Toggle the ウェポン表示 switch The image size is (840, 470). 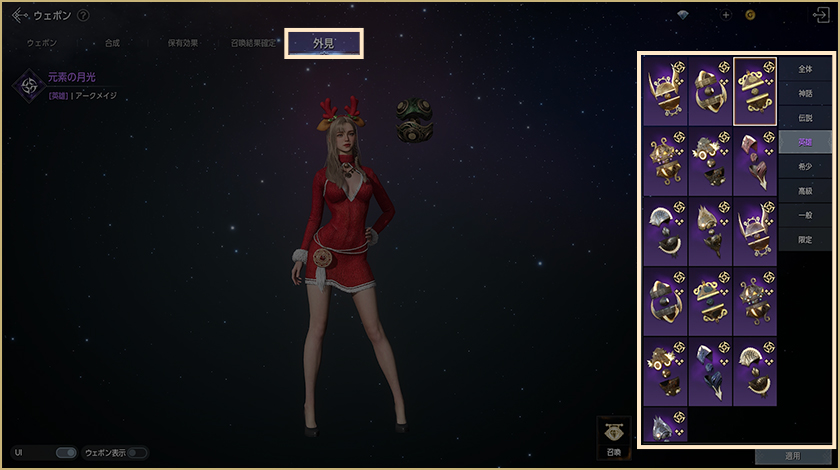click(x=136, y=453)
